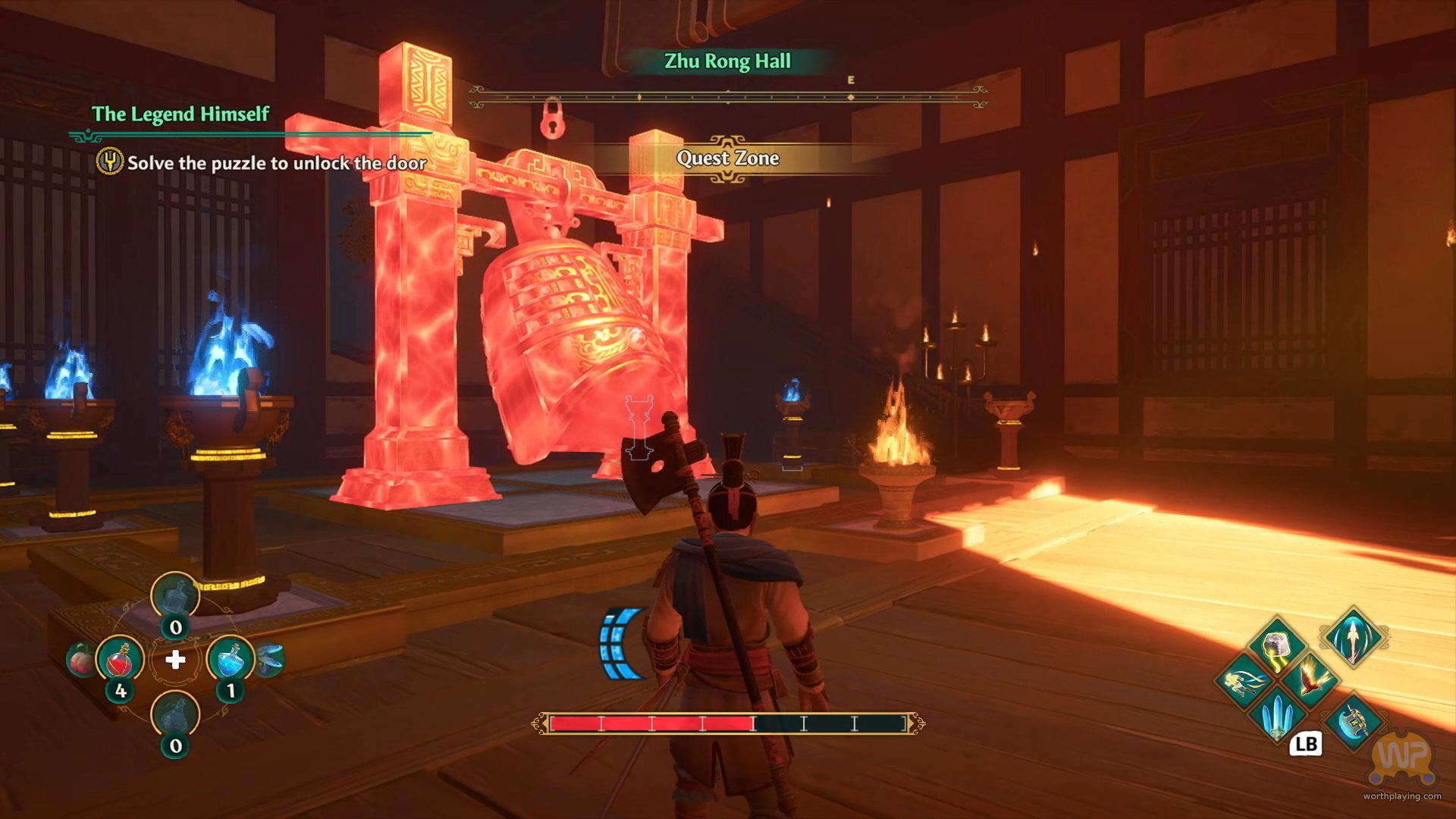Activate the flaming bird ability

coord(1310,679)
